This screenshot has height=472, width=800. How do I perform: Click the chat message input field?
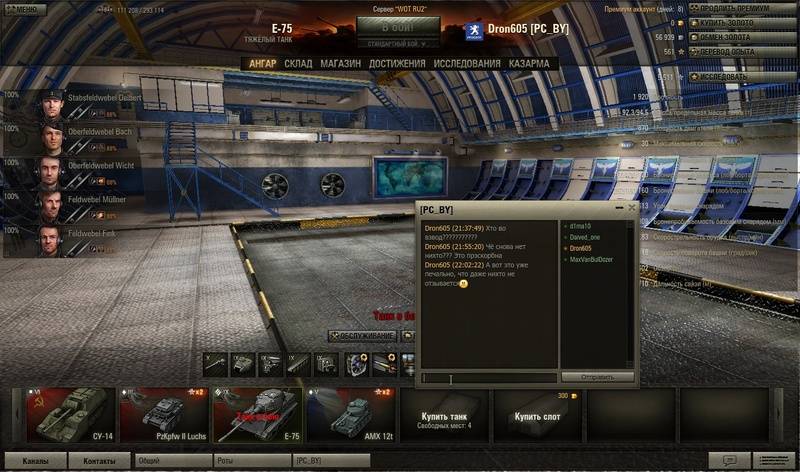point(488,378)
